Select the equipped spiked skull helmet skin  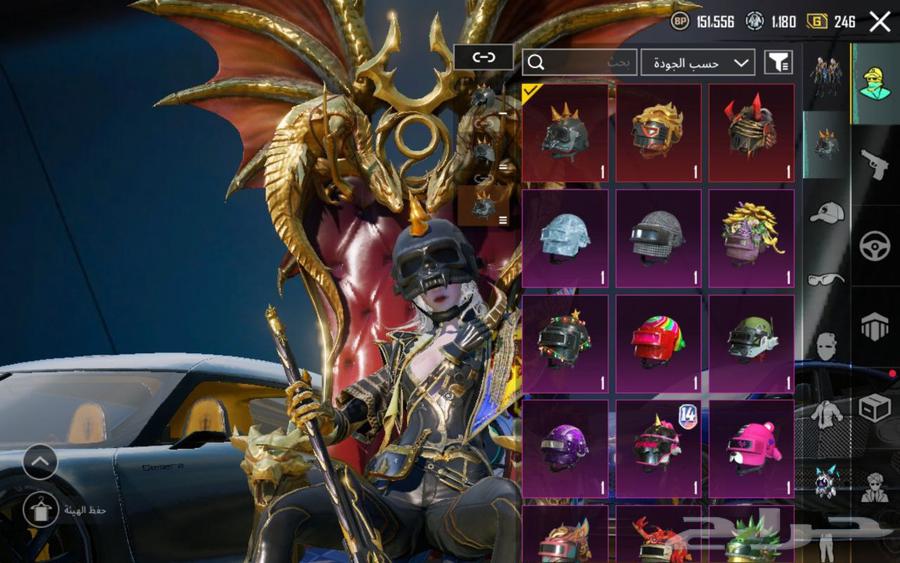click(x=565, y=132)
